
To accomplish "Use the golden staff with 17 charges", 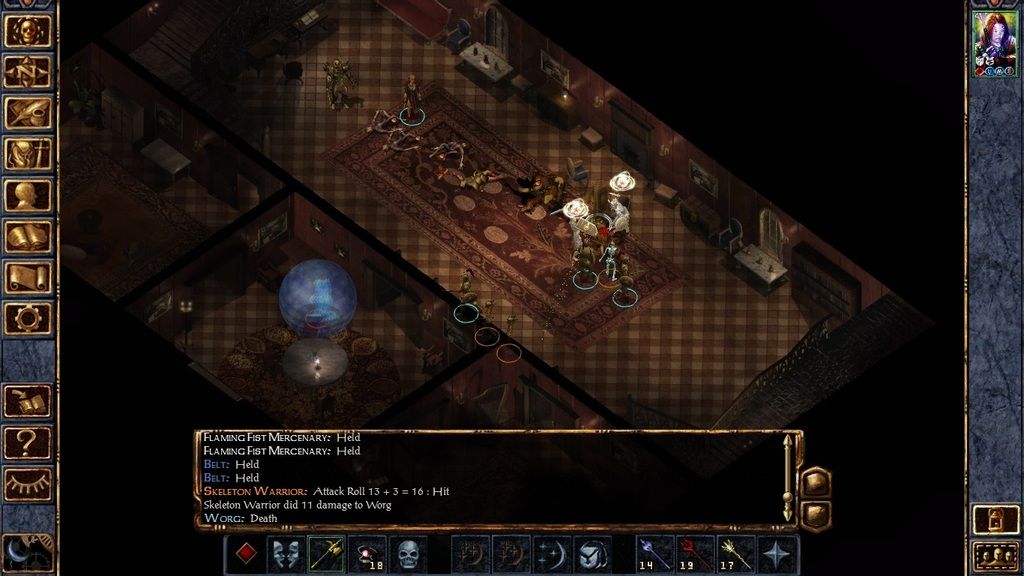I will (x=736, y=554).
